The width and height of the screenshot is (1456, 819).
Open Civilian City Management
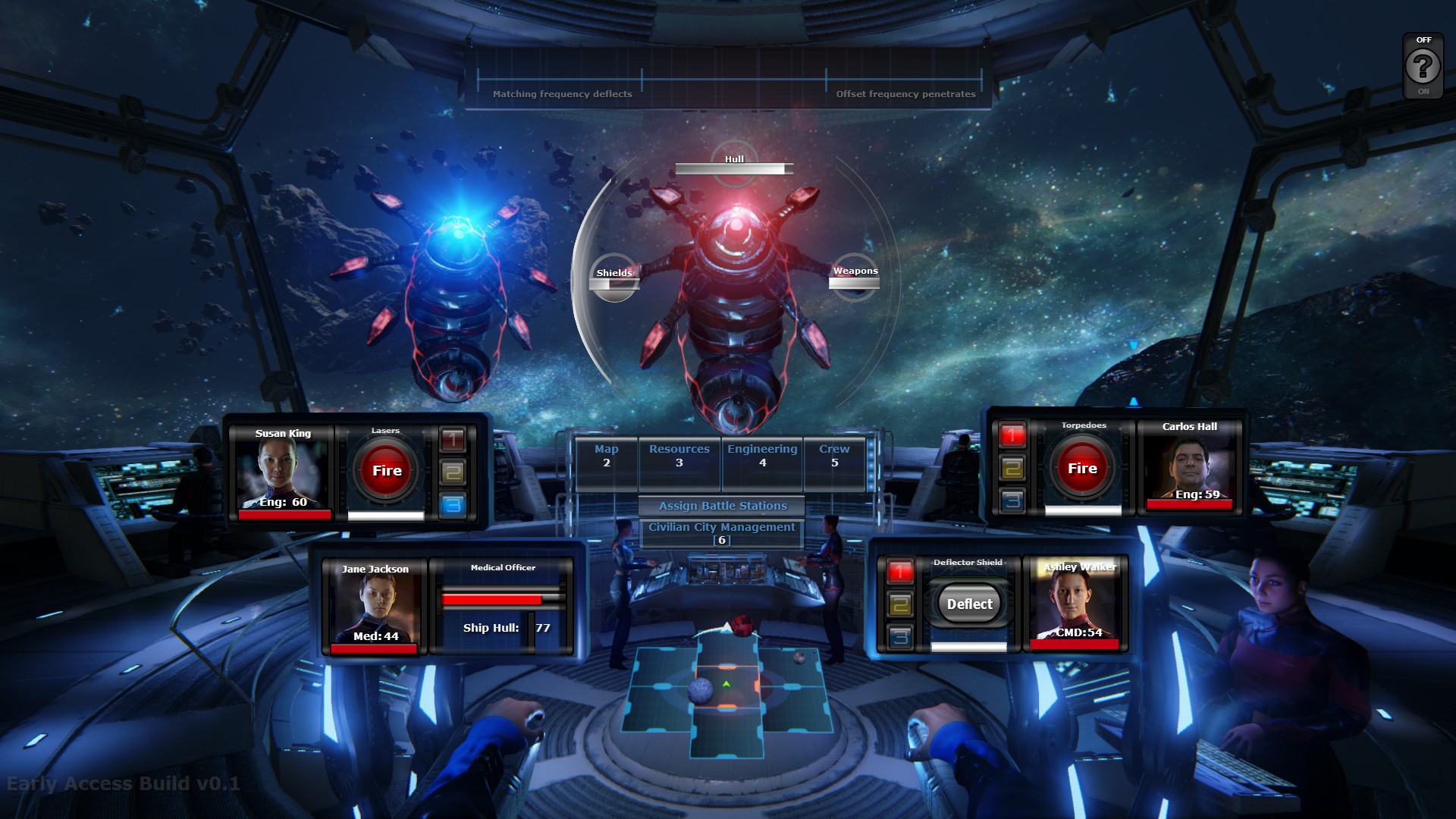[x=722, y=532]
